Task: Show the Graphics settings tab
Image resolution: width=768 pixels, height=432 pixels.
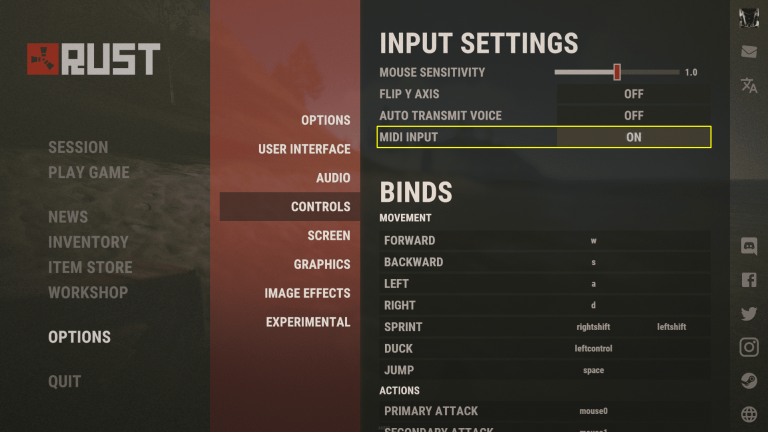Action: coord(322,265)
